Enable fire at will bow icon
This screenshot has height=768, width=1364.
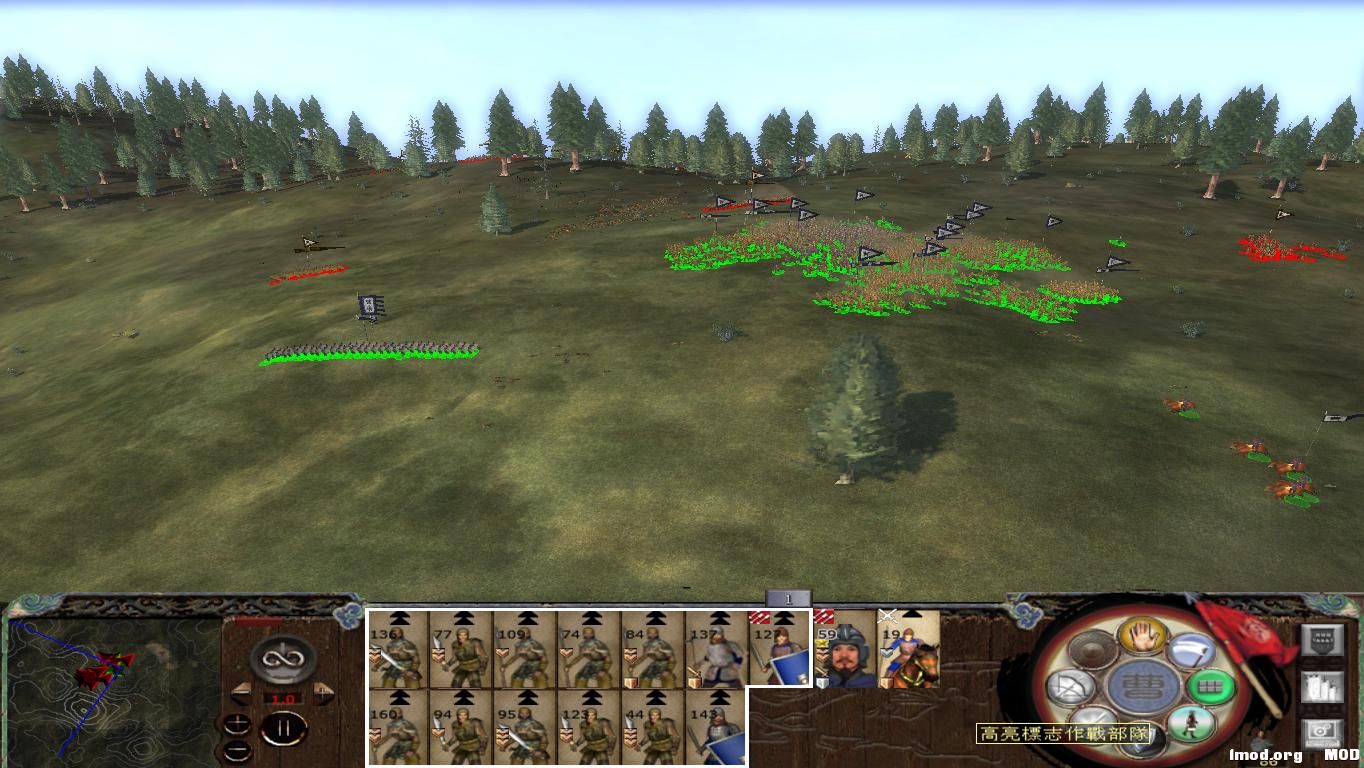click(1073, 684)
